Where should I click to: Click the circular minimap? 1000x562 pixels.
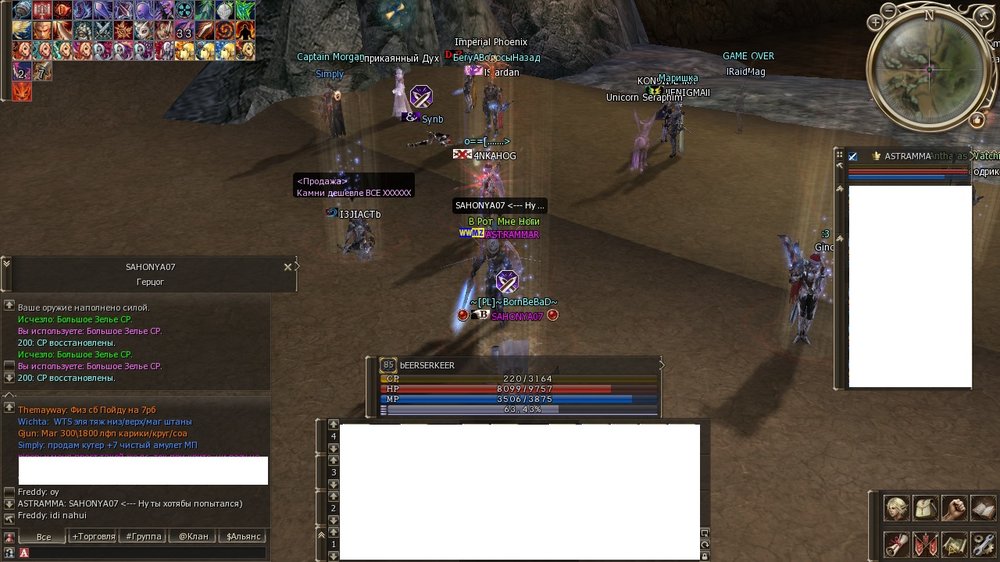(928, 68)
